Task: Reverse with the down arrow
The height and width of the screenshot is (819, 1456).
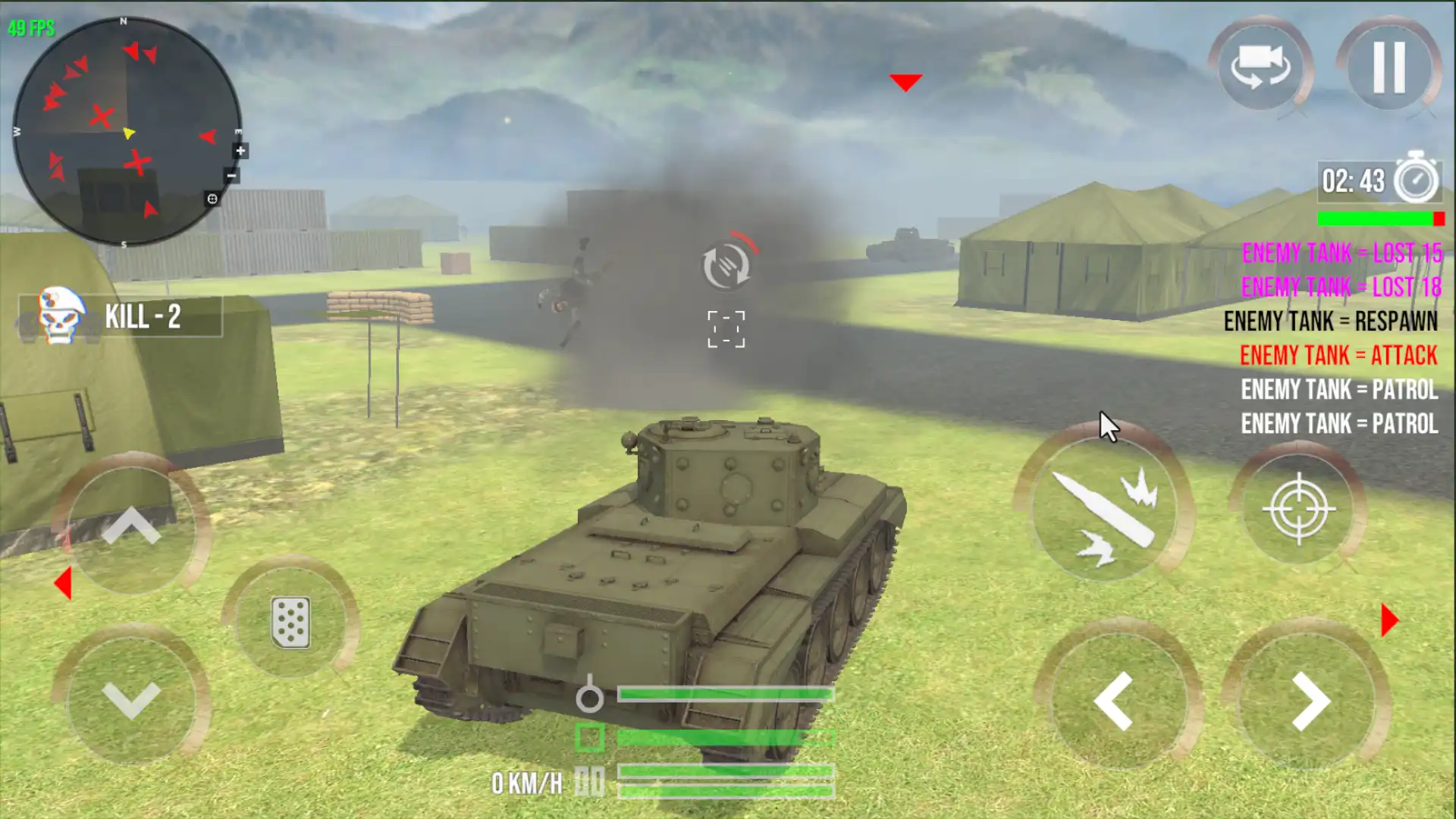Action: pos(131,699)
